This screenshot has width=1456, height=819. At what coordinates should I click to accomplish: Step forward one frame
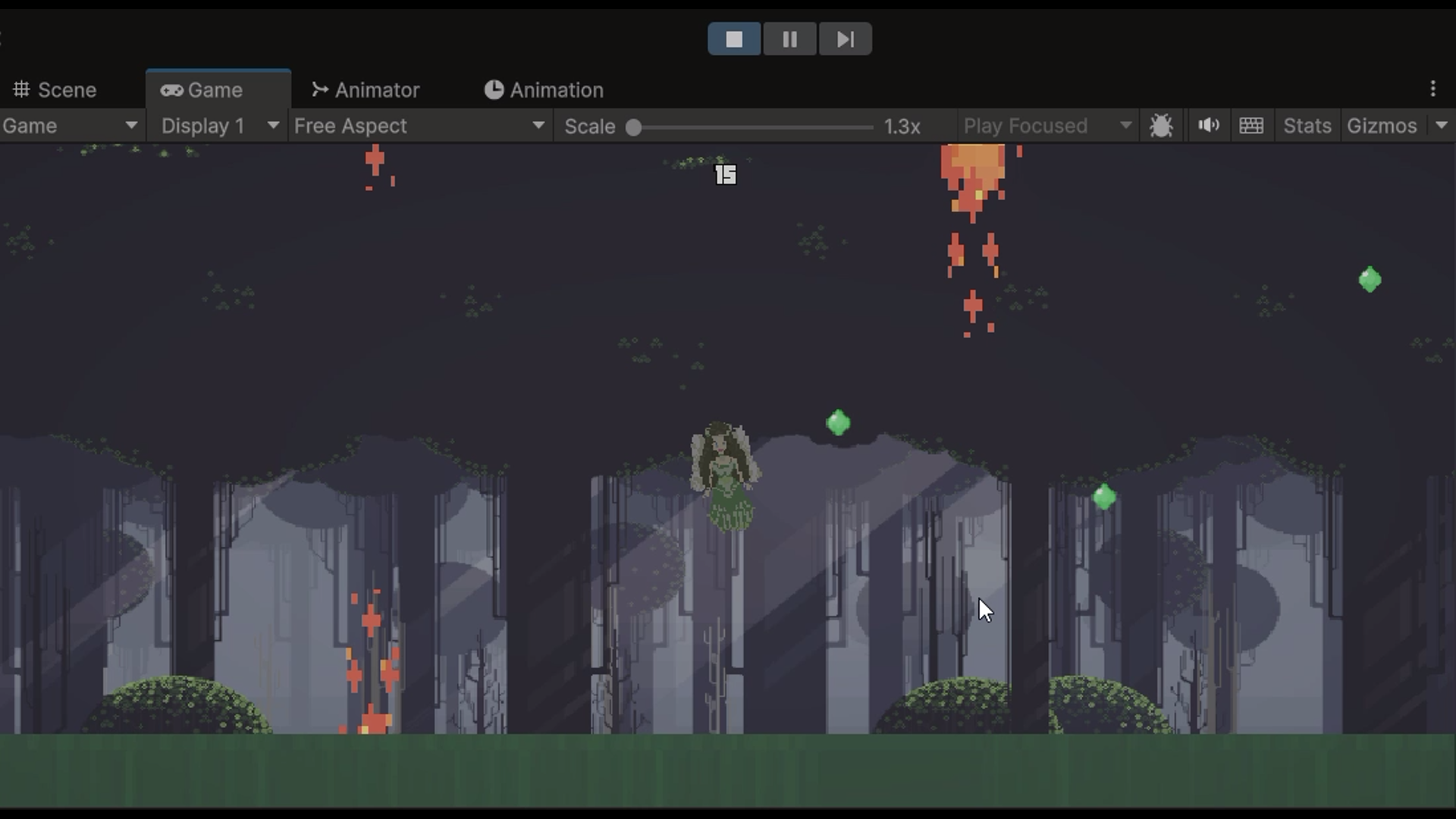tap(846, 39)
